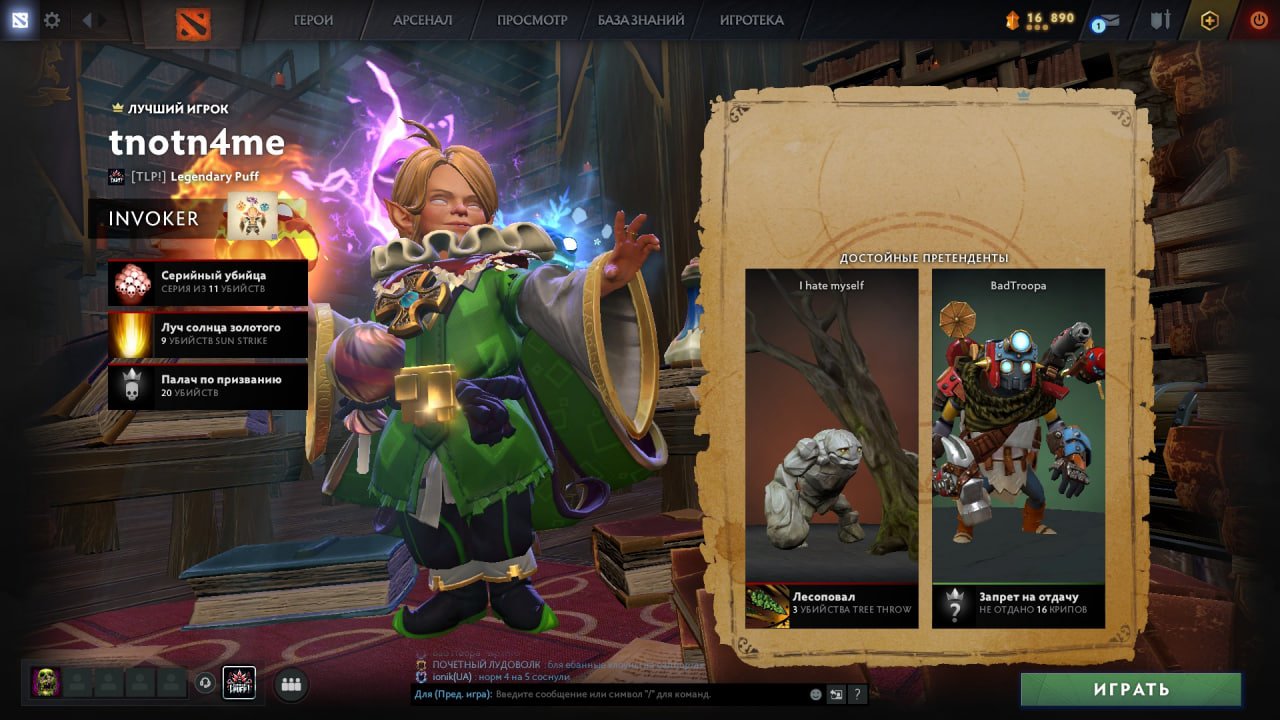This screenshot has height=720, width=1280.
Task: Click the party voice headset icon
Action: pyautogui.click(x=206, y=683)
